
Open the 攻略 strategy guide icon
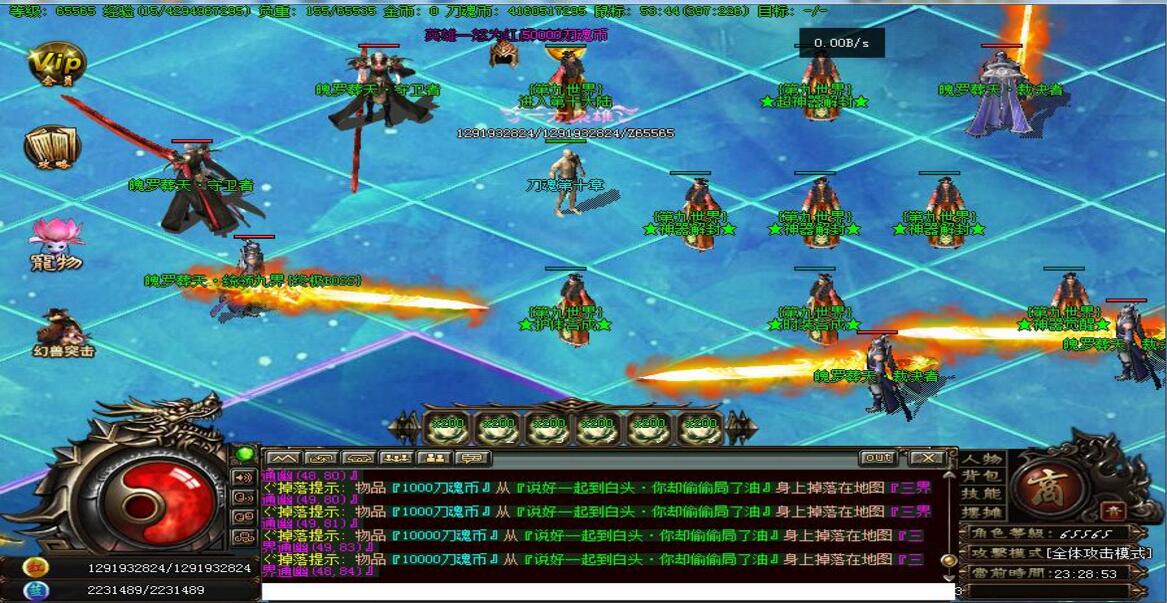pos(52,148)
